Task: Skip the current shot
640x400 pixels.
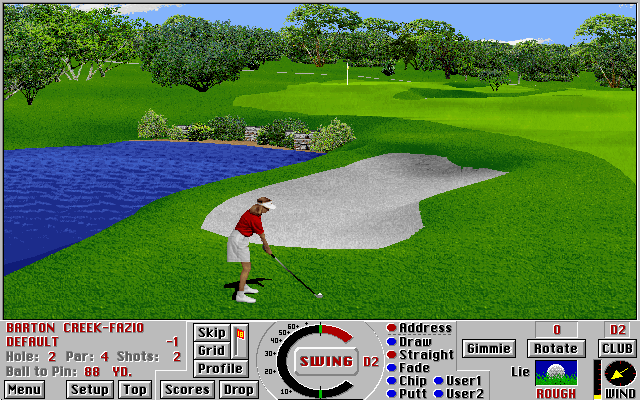Action: click(212, 332)
